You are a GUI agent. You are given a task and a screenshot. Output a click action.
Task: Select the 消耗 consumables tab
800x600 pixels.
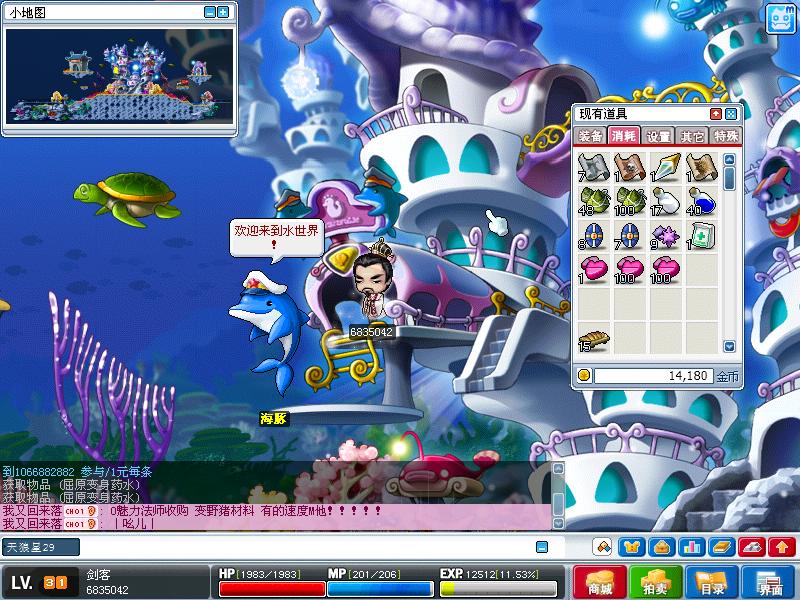[x=624, y=136]
